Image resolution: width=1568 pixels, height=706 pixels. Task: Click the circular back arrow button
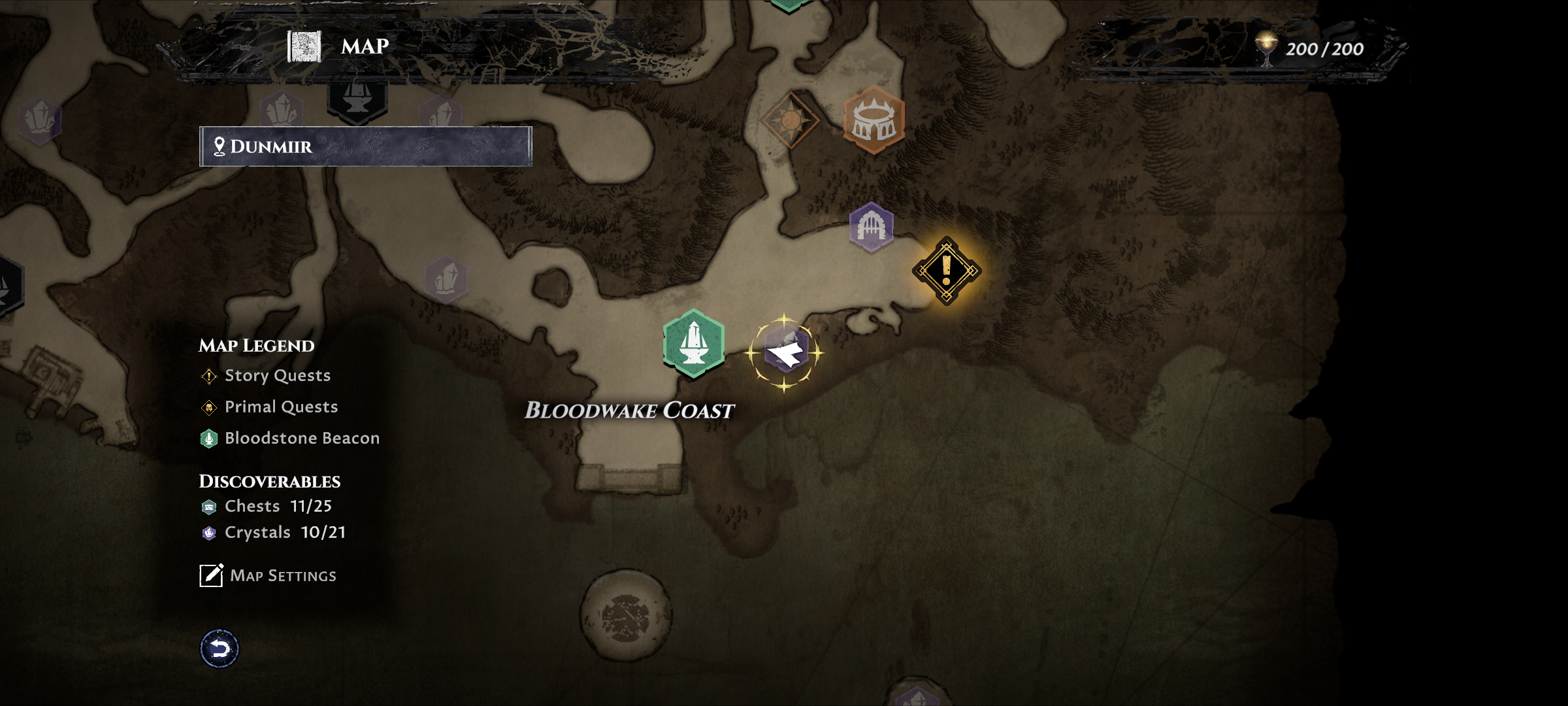(220, 648)
